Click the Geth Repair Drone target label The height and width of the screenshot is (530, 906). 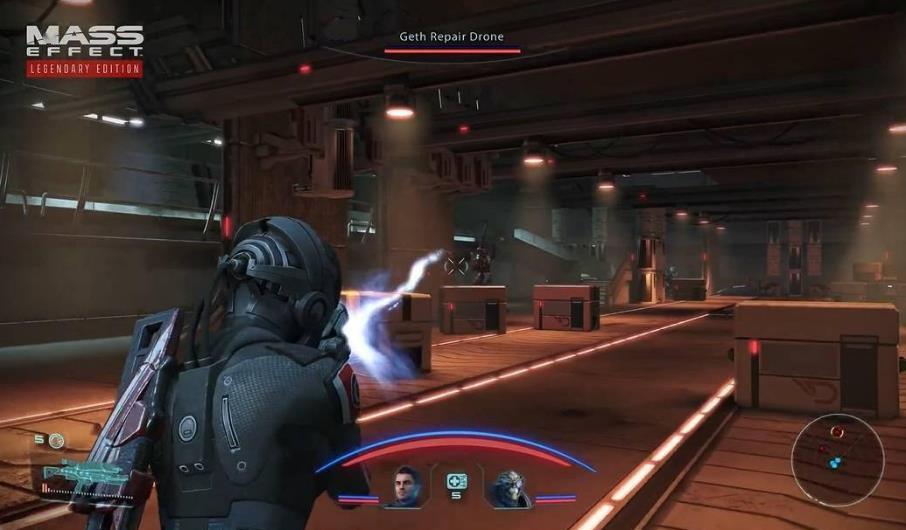click(x=452, y=37)
